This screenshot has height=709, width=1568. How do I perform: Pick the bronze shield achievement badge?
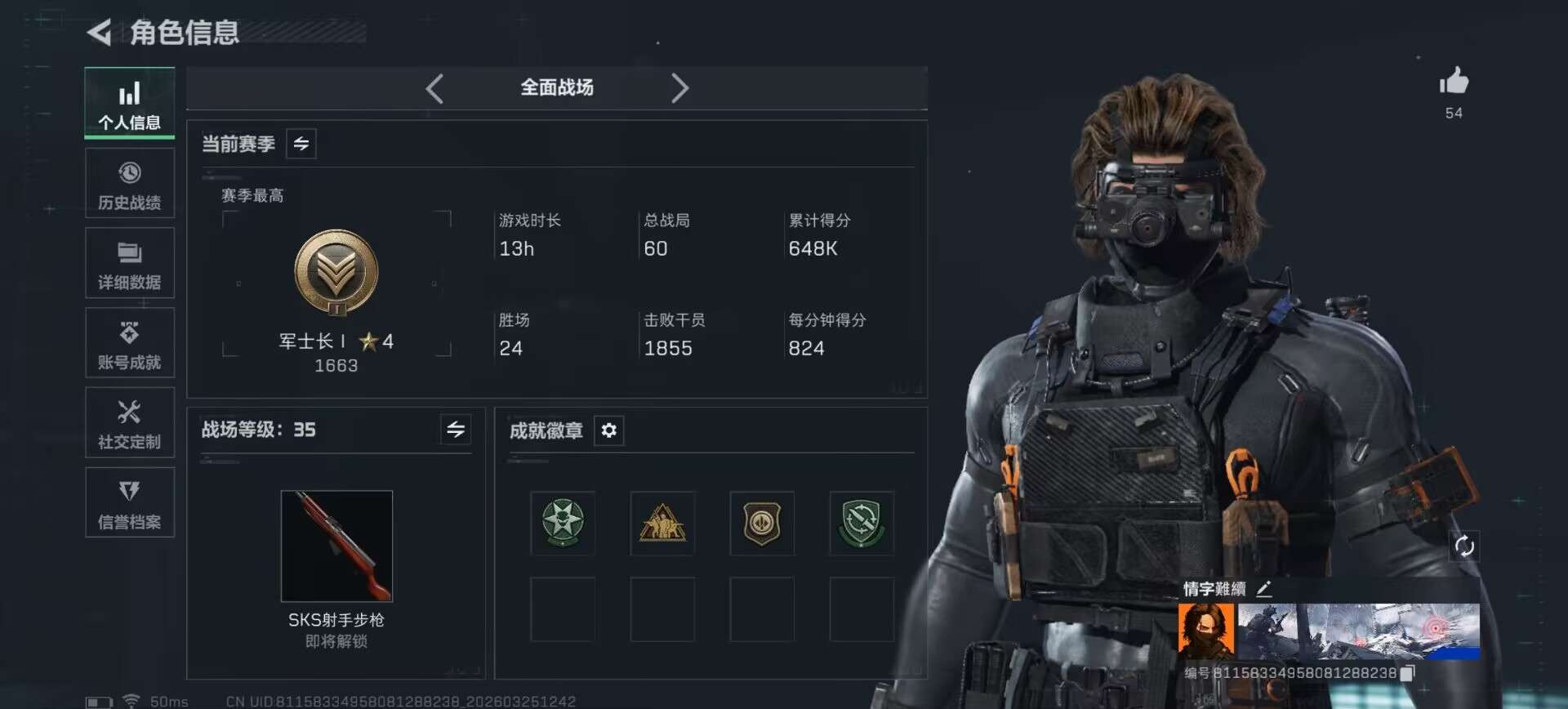coord(762,523)
